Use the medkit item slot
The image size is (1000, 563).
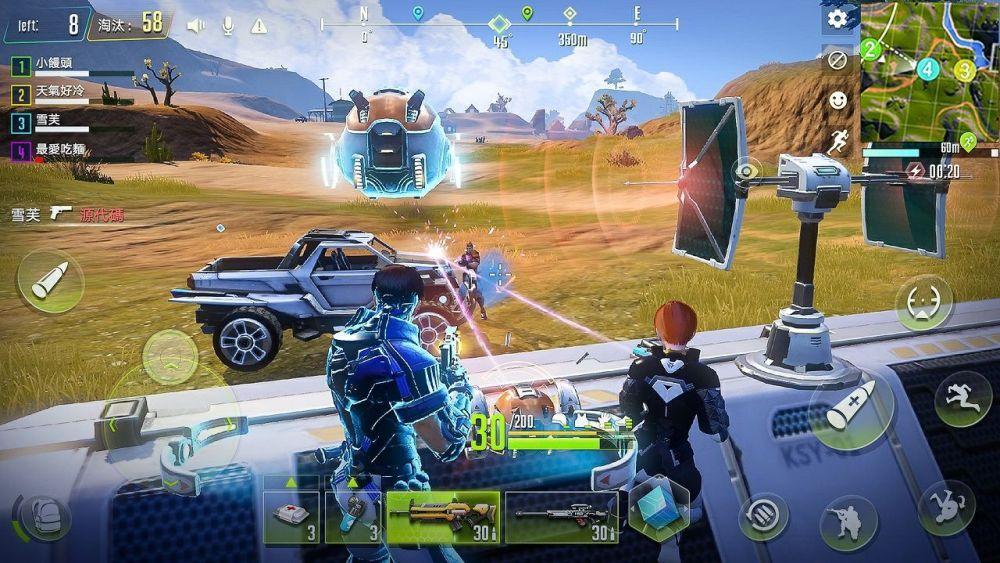[x=291, y=517]
